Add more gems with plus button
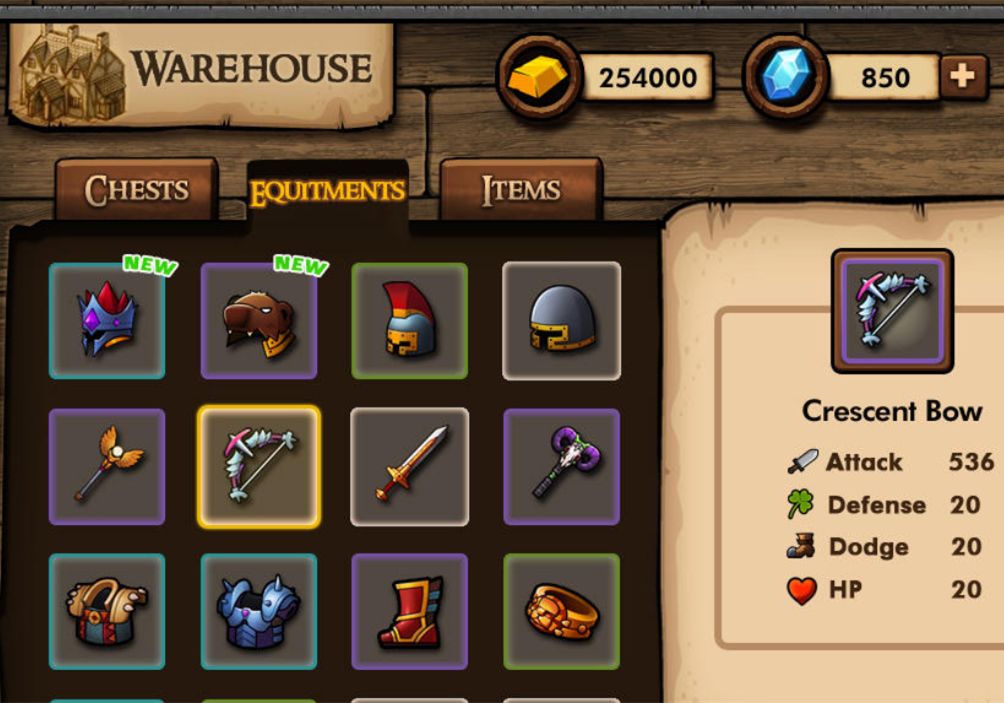 point(962,78)
